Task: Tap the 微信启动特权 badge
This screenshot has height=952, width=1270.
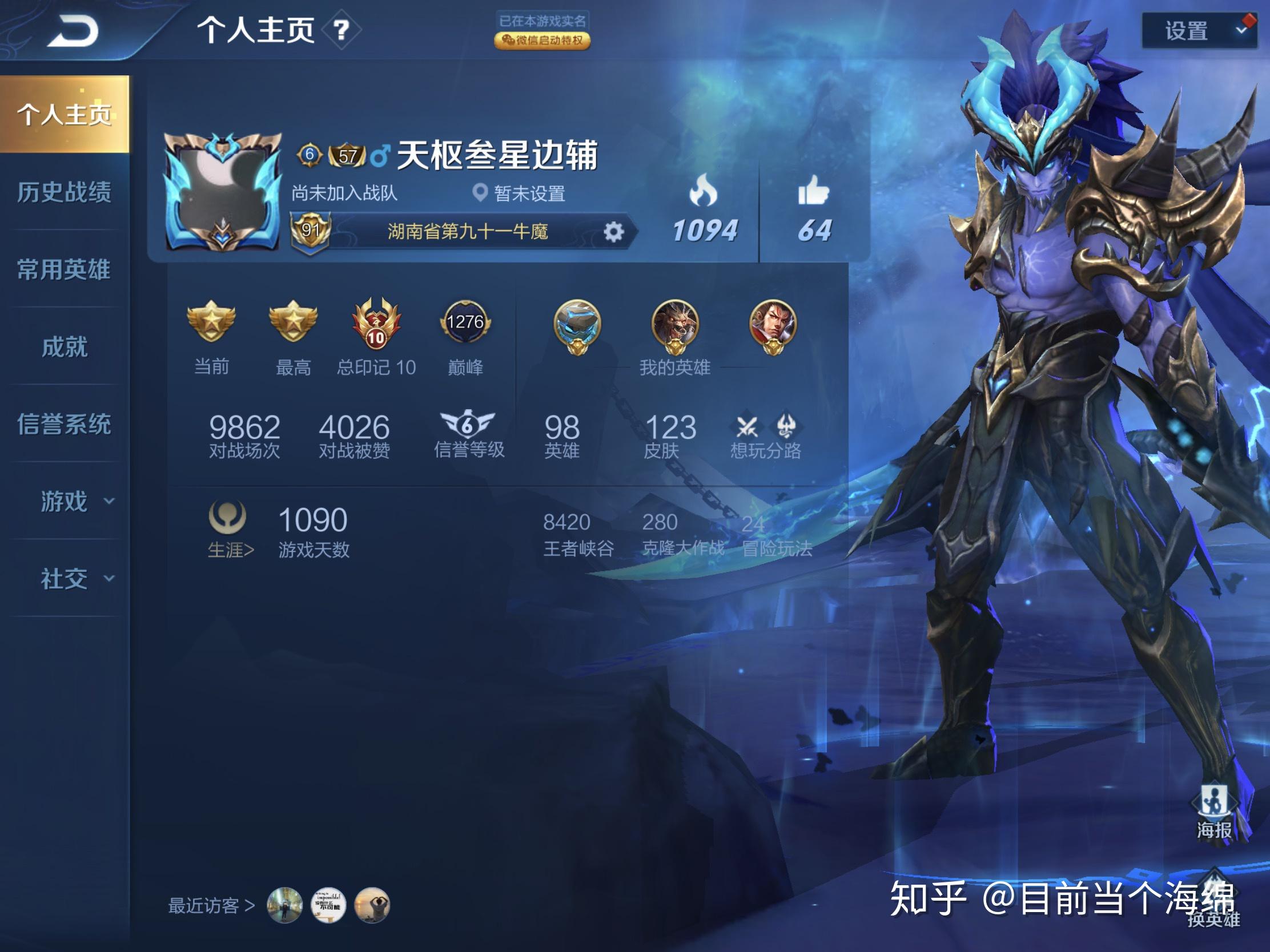Action: [x=542, y=40]
